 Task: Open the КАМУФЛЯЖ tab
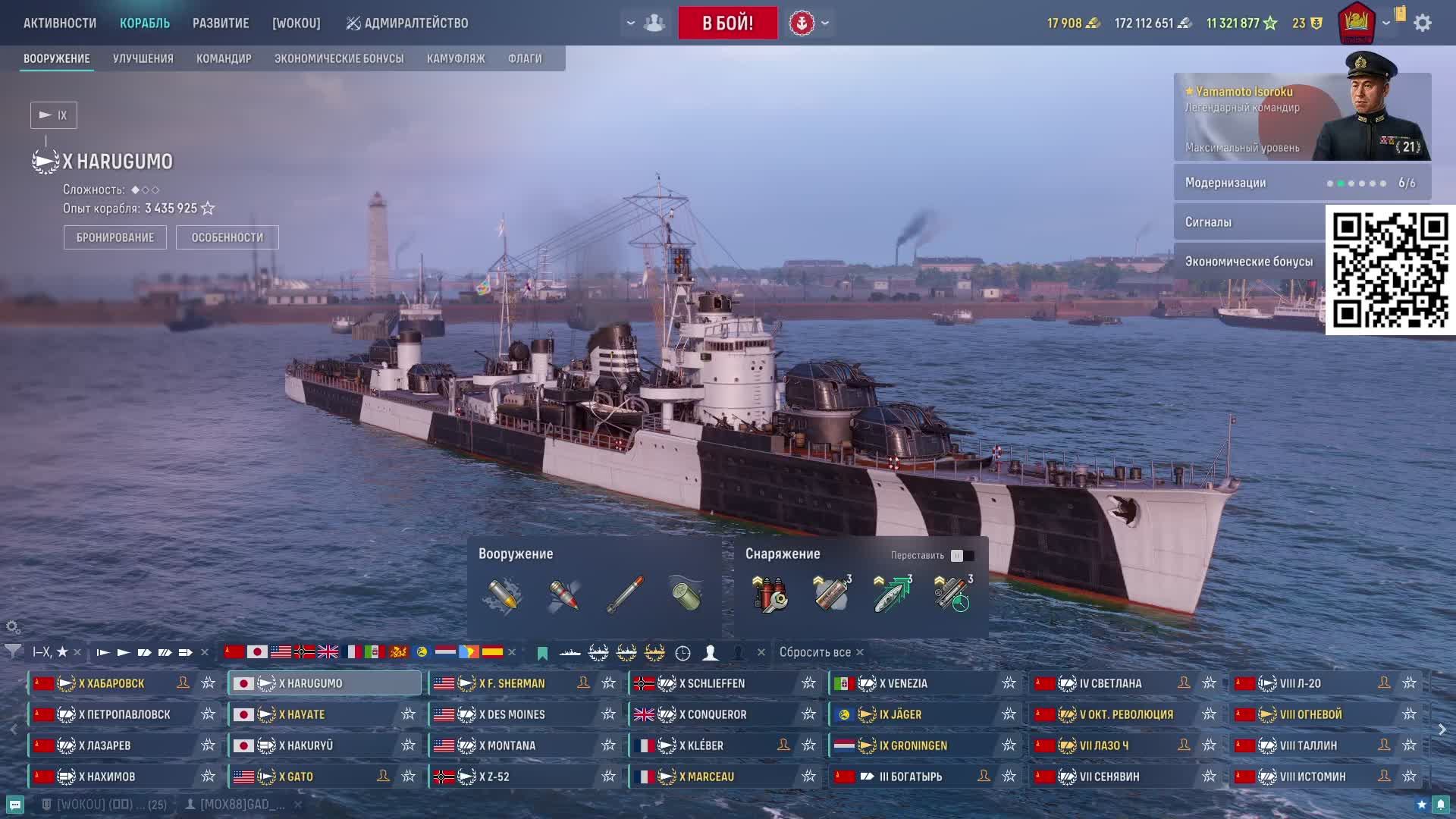click(456, 58)
